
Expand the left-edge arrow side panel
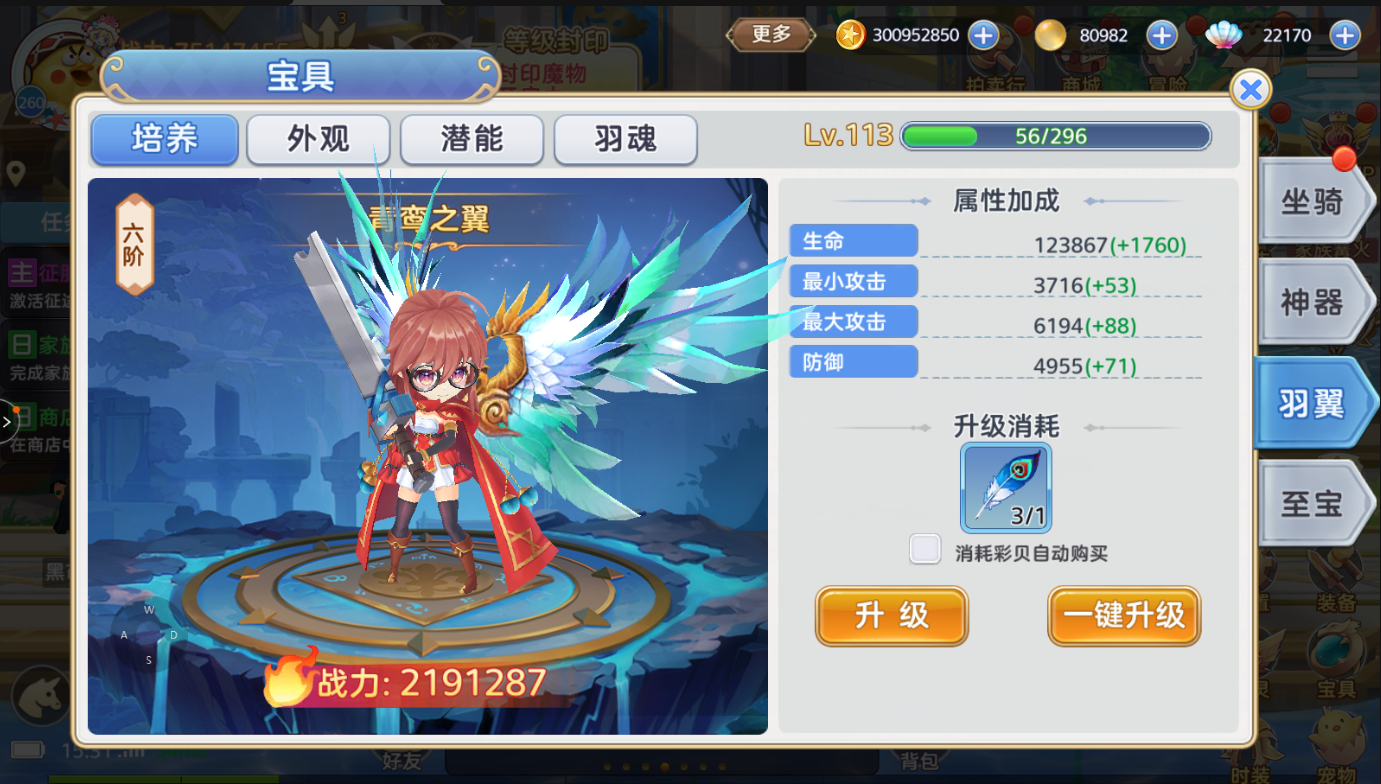pos(7,420)
